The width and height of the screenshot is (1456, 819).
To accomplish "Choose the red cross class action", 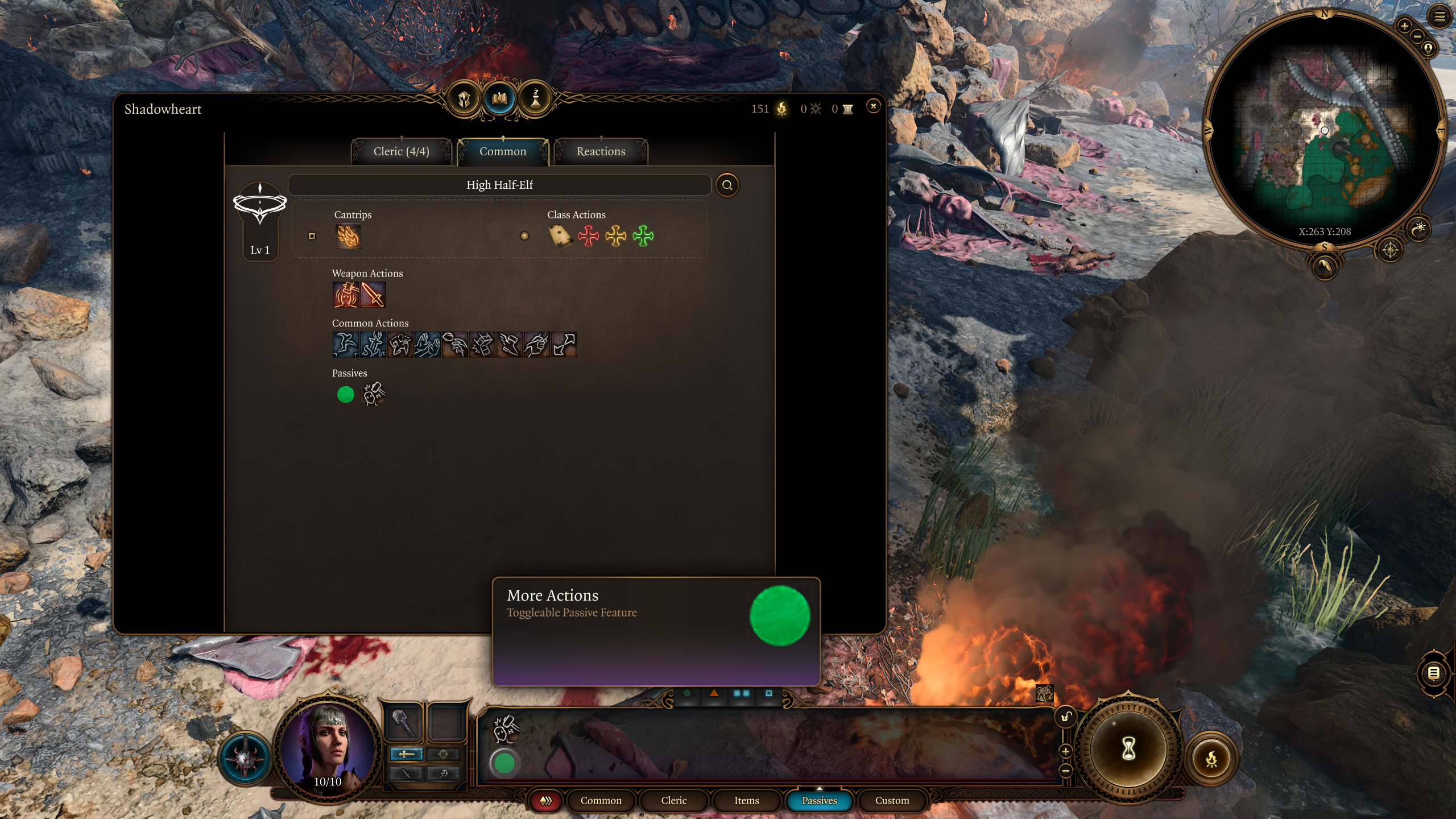I will 588,235.
